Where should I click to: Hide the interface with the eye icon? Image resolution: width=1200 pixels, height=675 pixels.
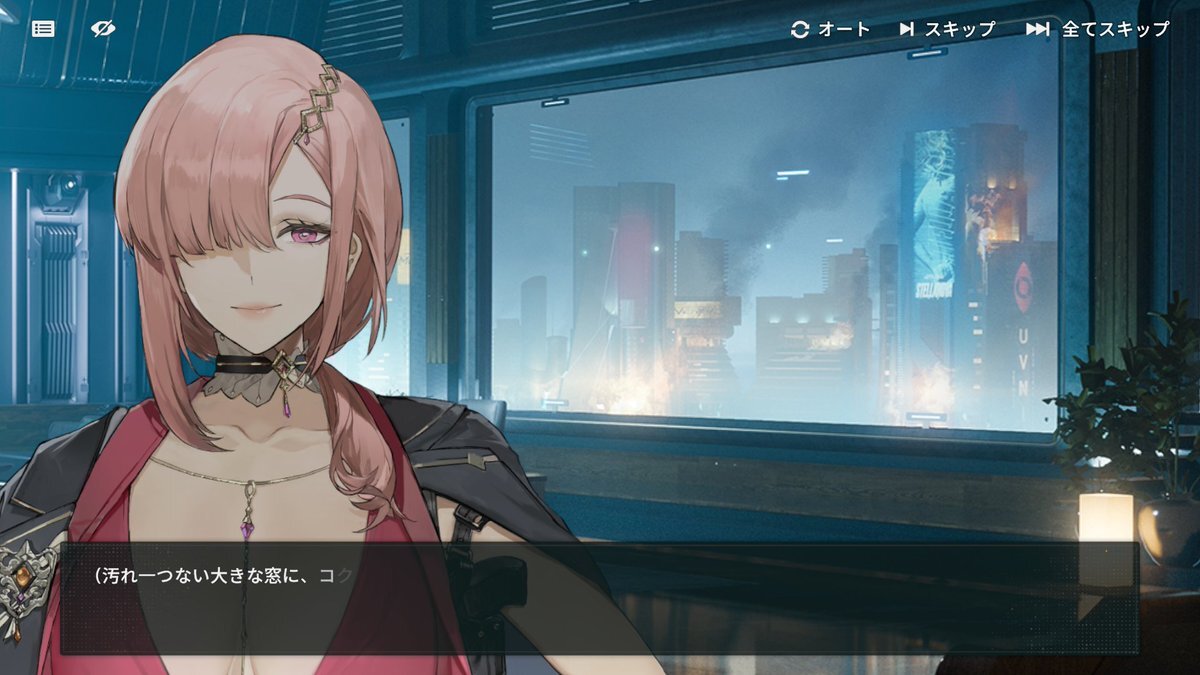pos(102,29)
